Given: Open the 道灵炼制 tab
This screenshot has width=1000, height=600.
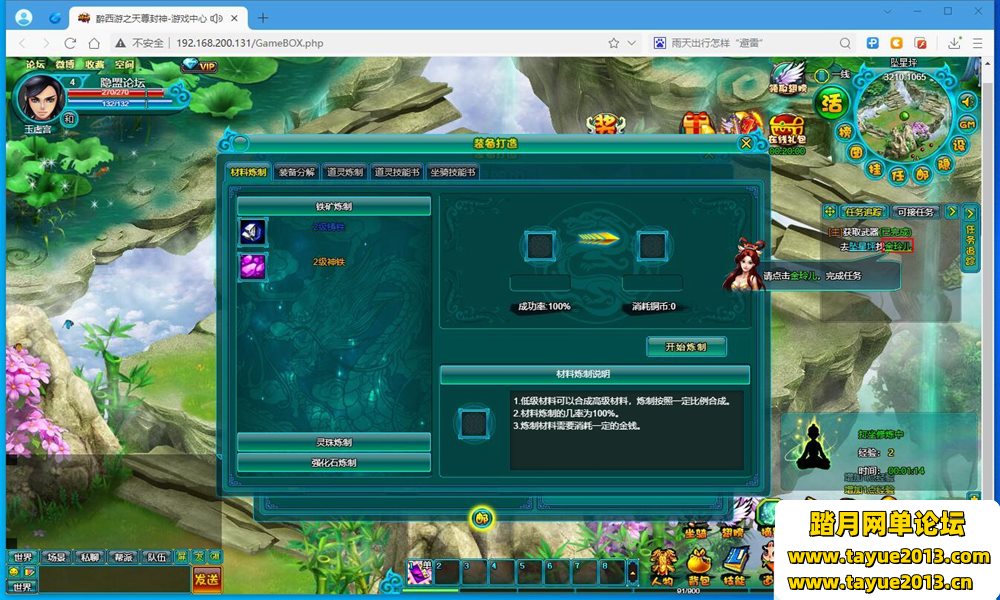Looking at the screenshot, I should [344, 172].
